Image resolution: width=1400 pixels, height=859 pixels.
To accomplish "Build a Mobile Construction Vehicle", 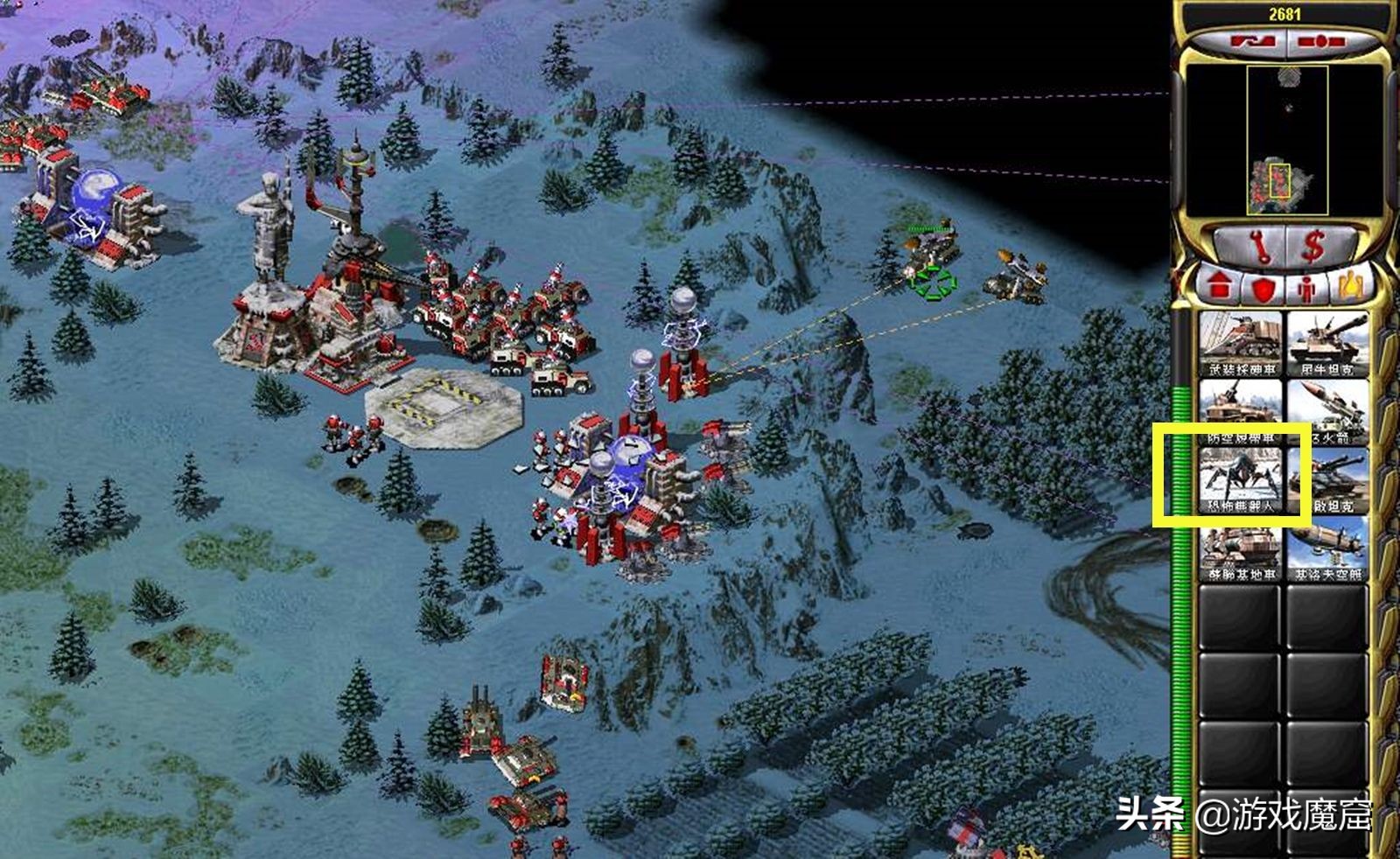I will (x=1240, y=548).
